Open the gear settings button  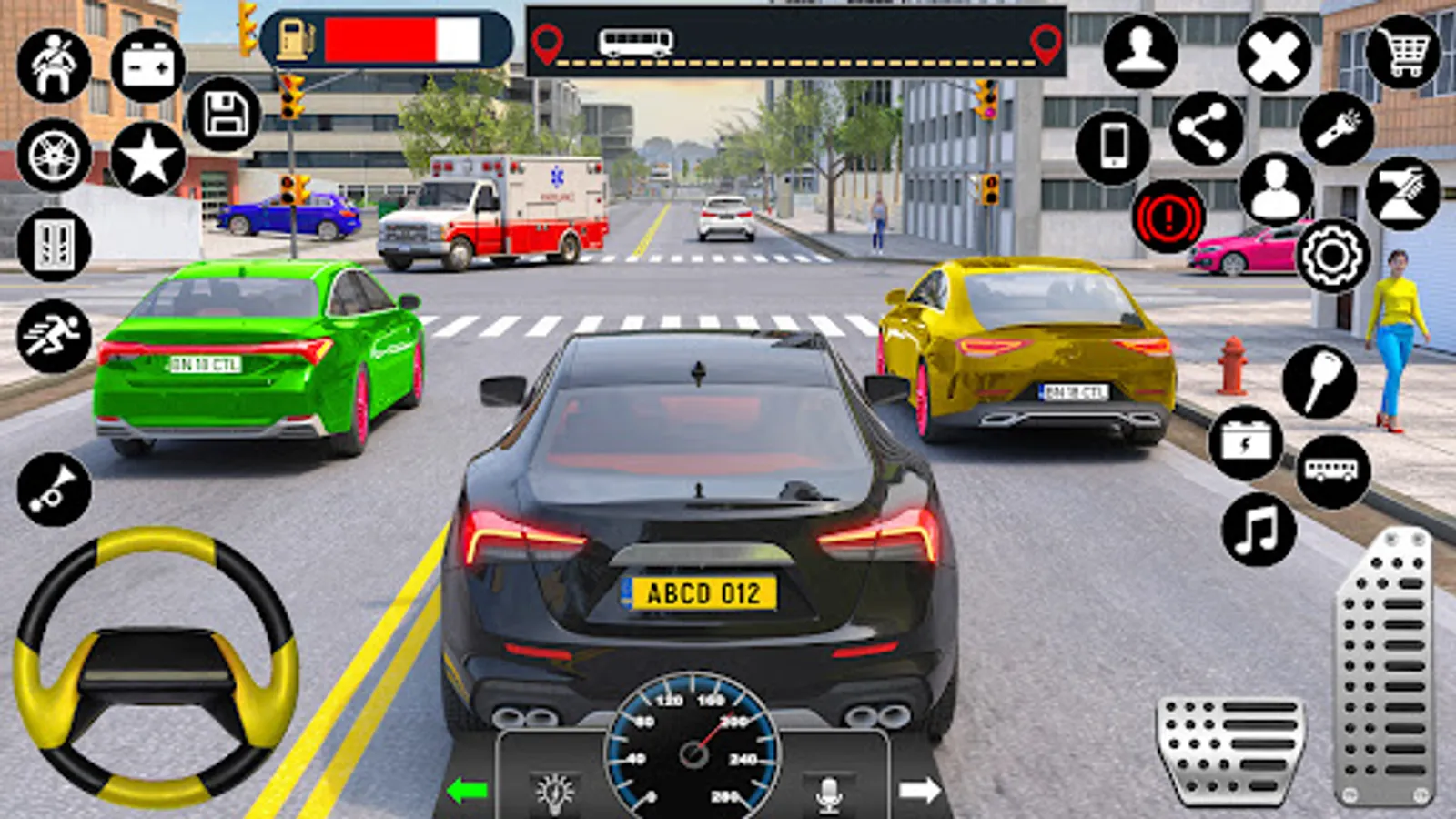pyautogui.click(x=1332, y=256)
